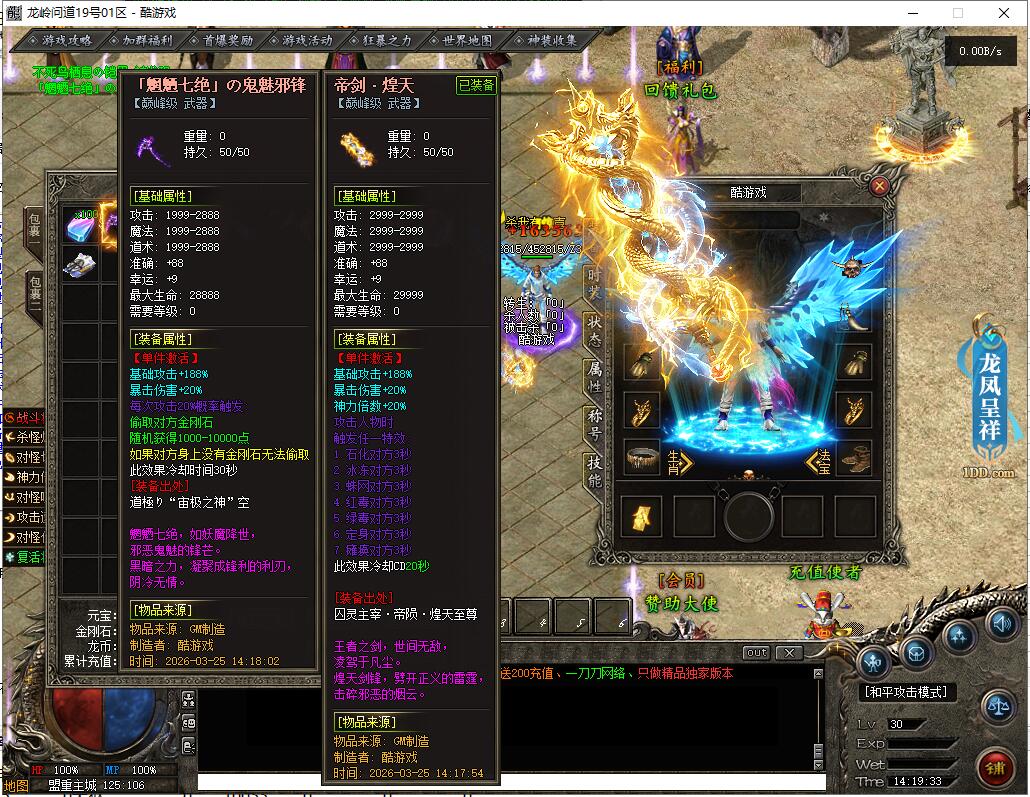This screenshot has height=797, width=1030.
Task: Open the red 铺 shop button
Action: pos(994,768)
